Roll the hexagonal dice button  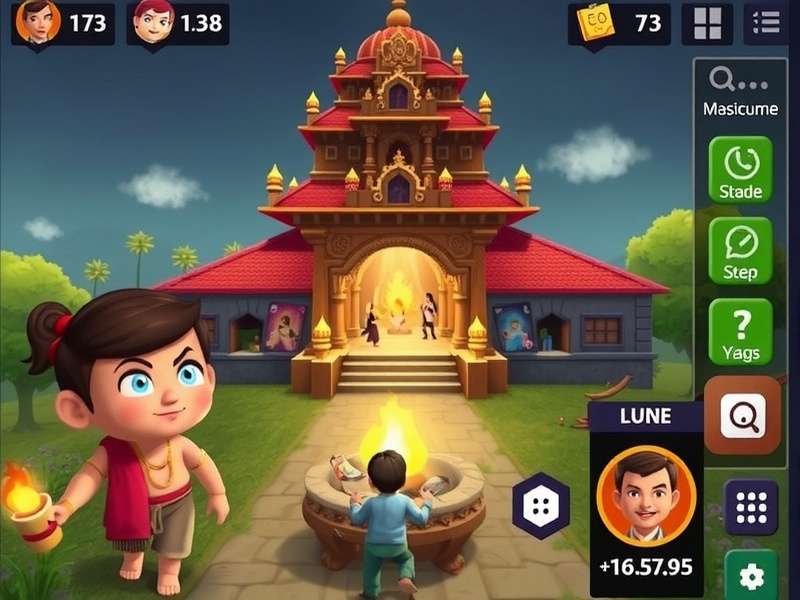click(541, 505)
